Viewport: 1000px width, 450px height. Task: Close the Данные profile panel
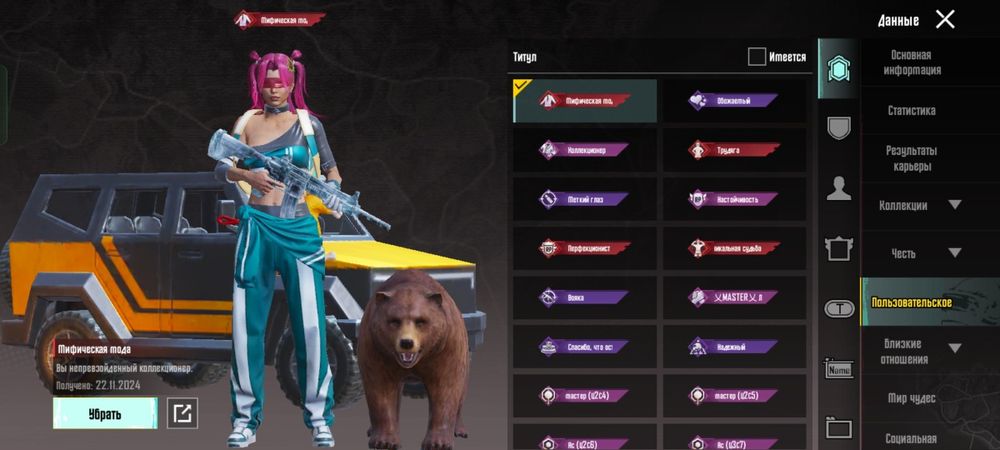tap(945, 19)
